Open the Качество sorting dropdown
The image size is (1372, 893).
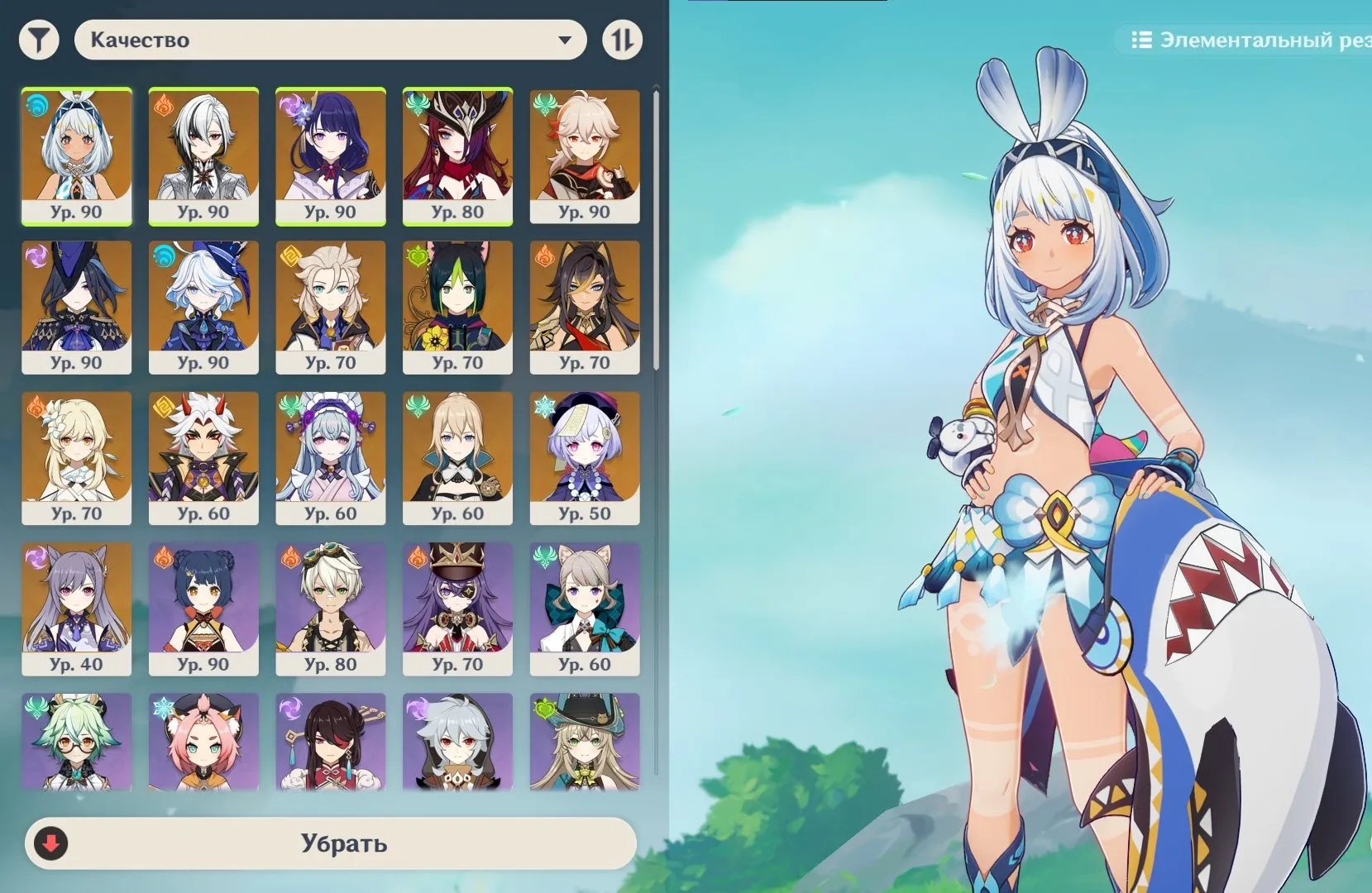click(x=331, y=39)
